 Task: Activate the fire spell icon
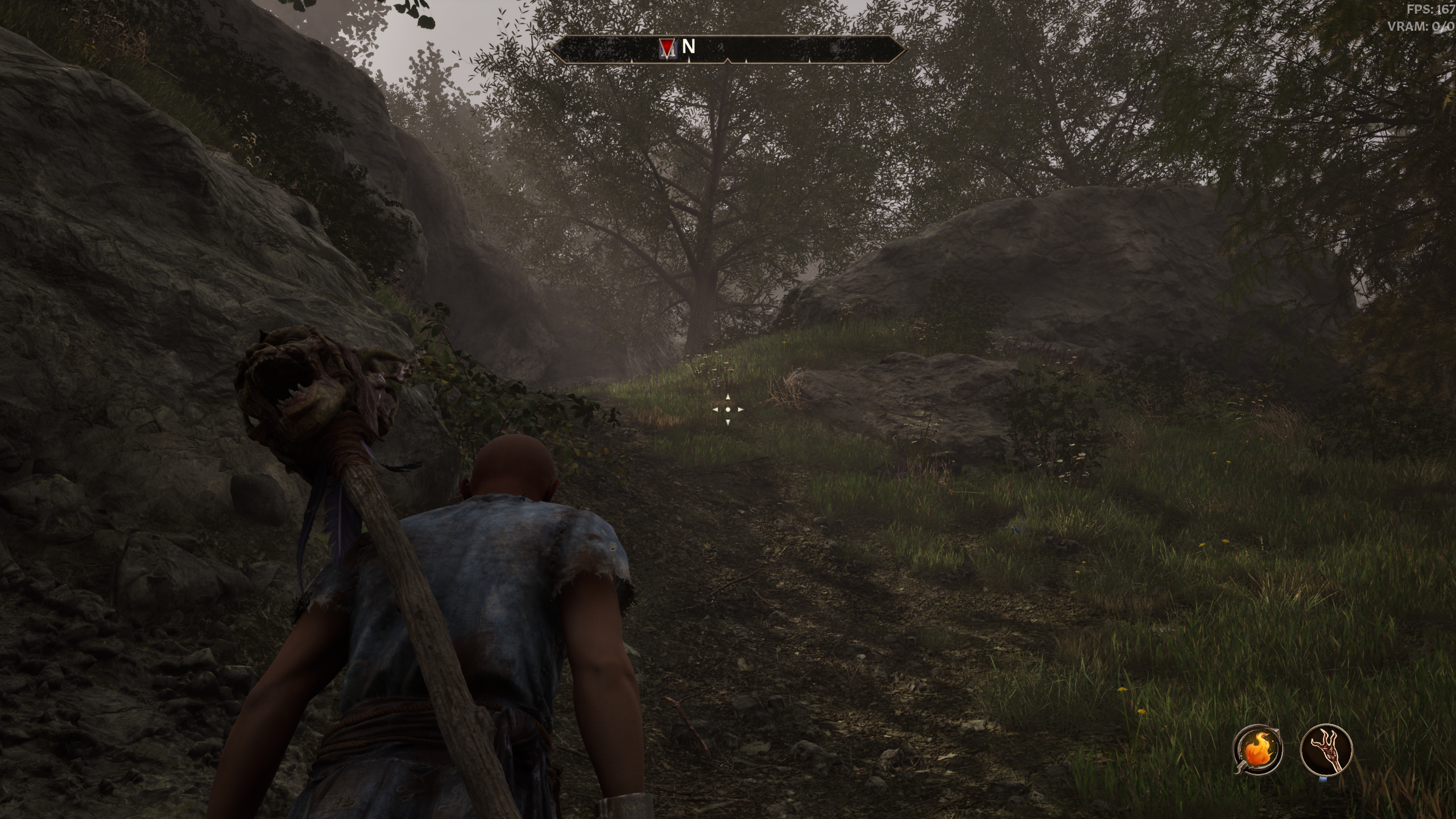click(1257, 750)
